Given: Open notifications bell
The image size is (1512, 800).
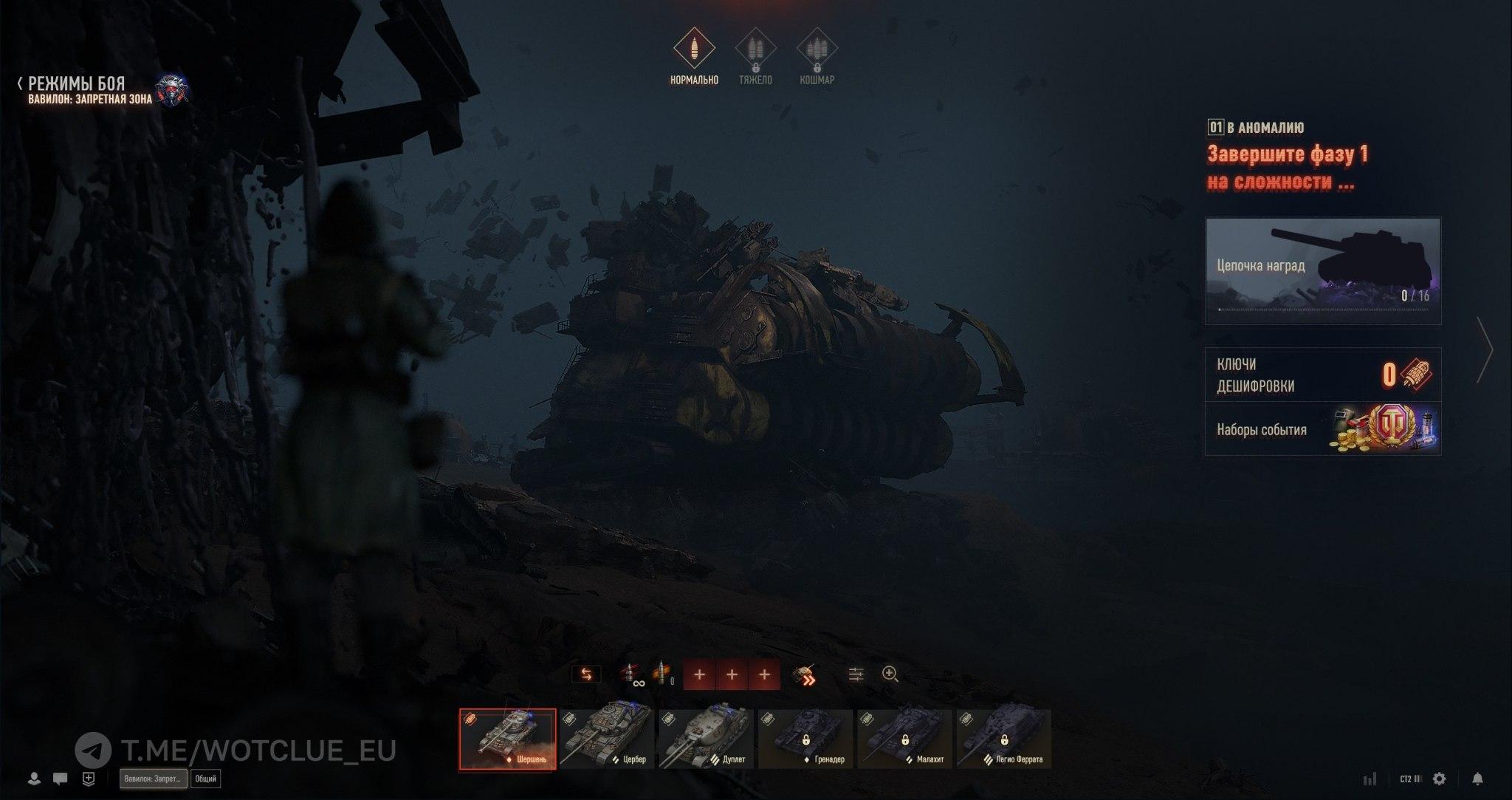Looking at the screenshot, I should click(1477, 779).
